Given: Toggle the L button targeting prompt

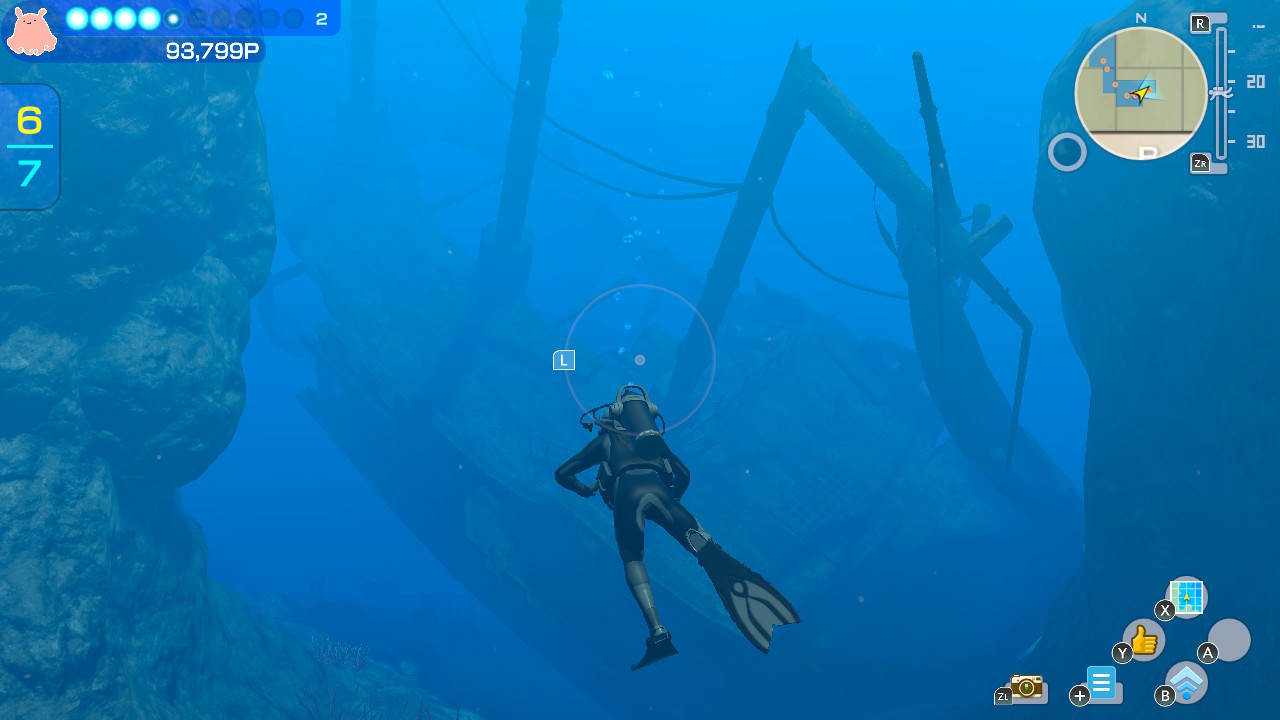Looking at the screenshot, I should (563, 359).
